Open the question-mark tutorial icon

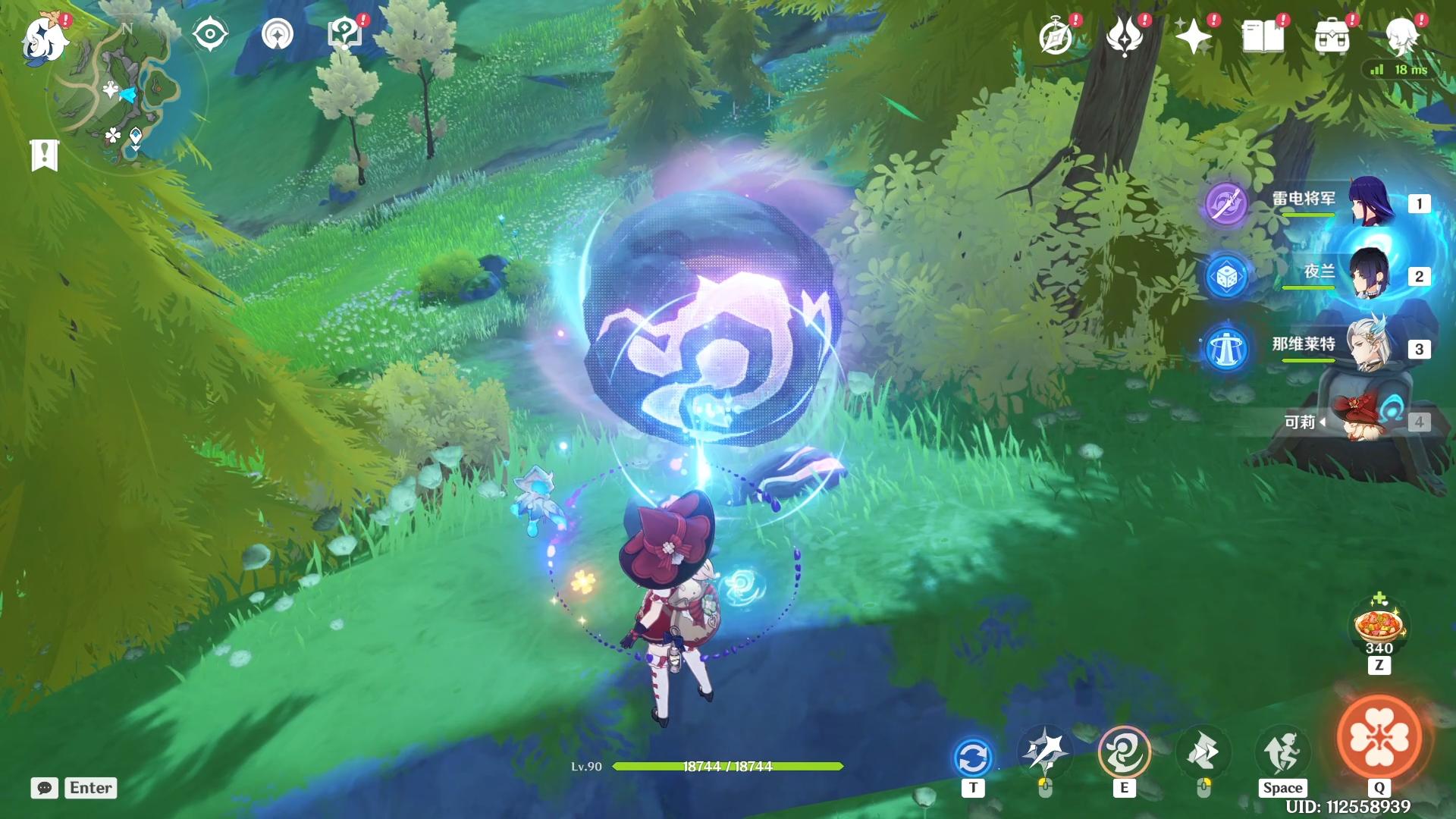[345, 34]
